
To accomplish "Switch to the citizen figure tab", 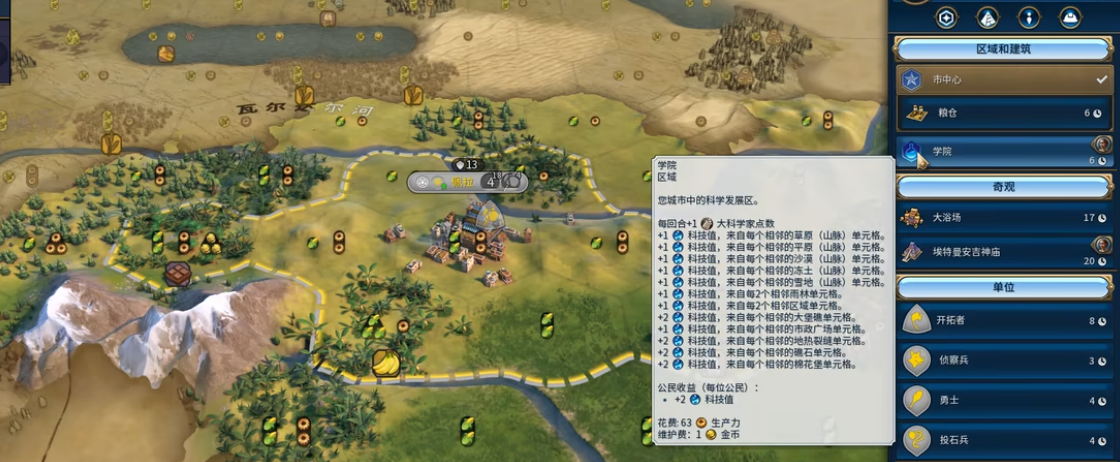I will pyautogui.click(x=1028, y=17).
